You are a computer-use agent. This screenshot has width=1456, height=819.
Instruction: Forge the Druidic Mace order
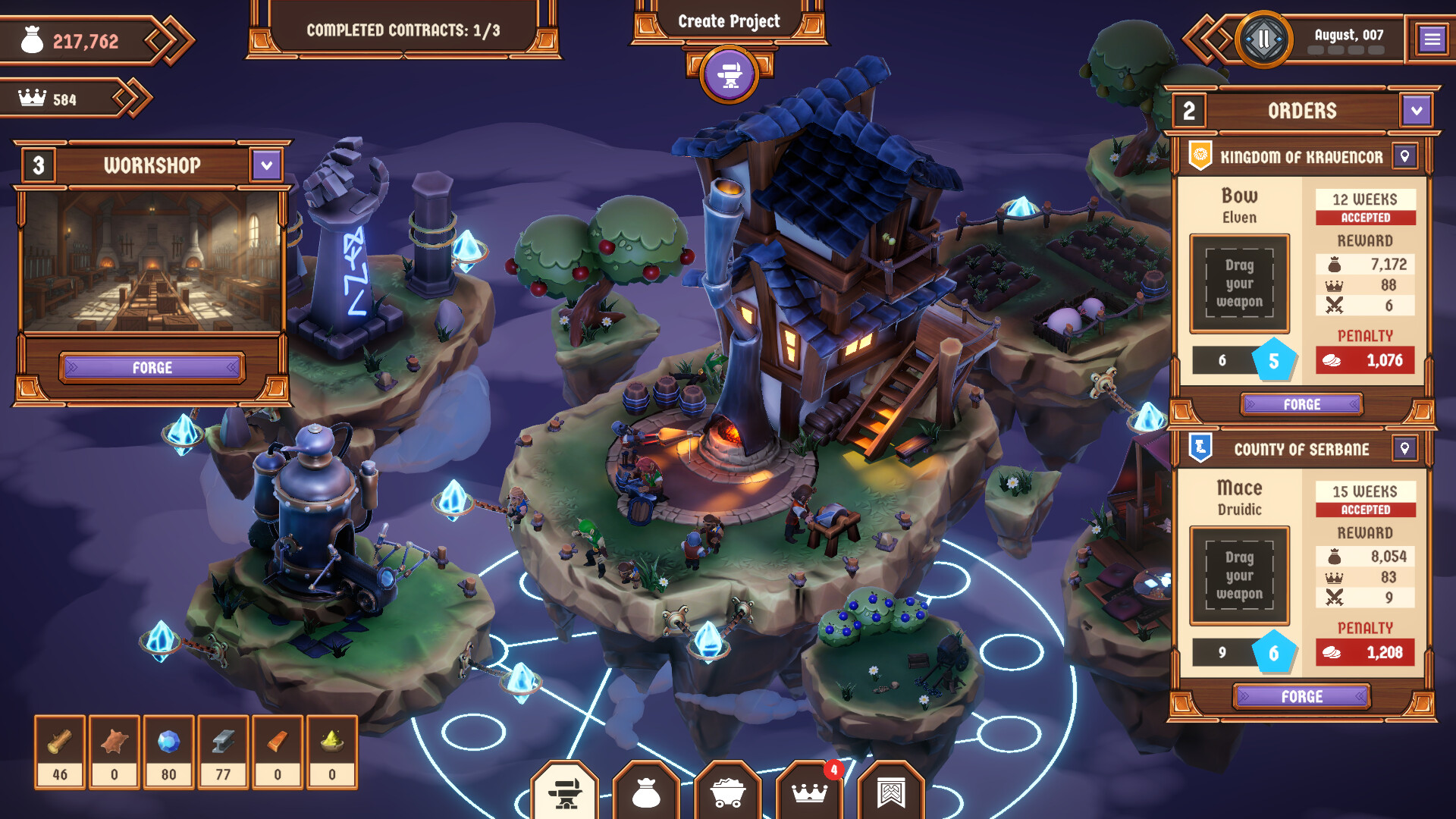[1301, 696]
